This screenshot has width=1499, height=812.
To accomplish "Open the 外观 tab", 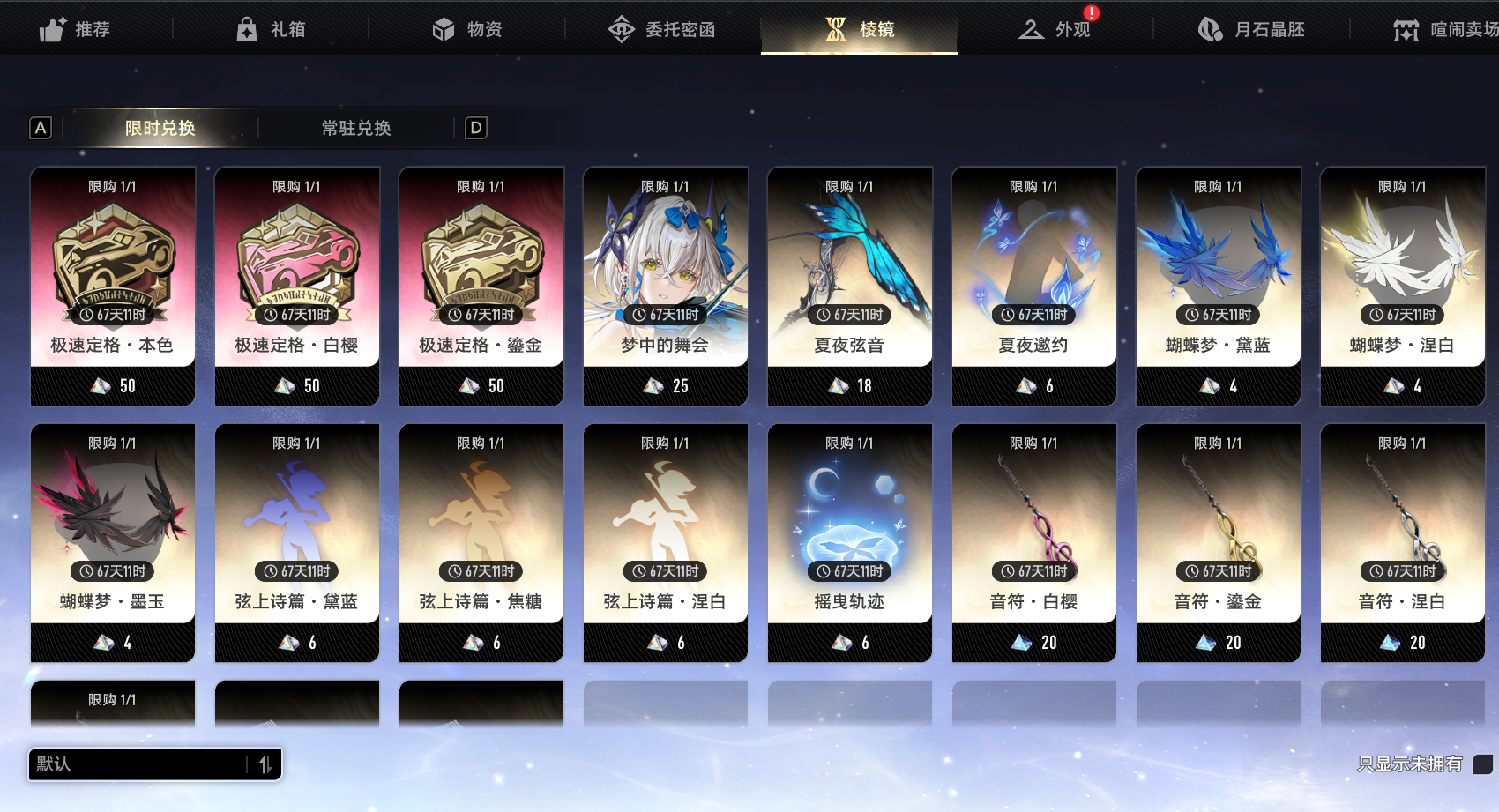I will pos(1055,29).
